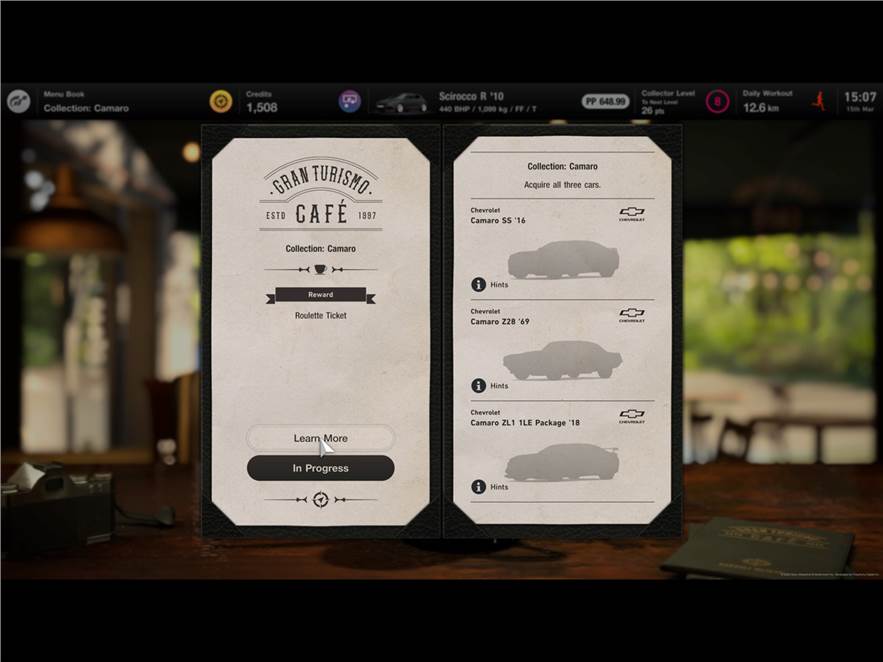Select the In Progress button
Image resolution: width=883 pixels, height=662 pixels.
pyautogui.click(x=320, y=468)
